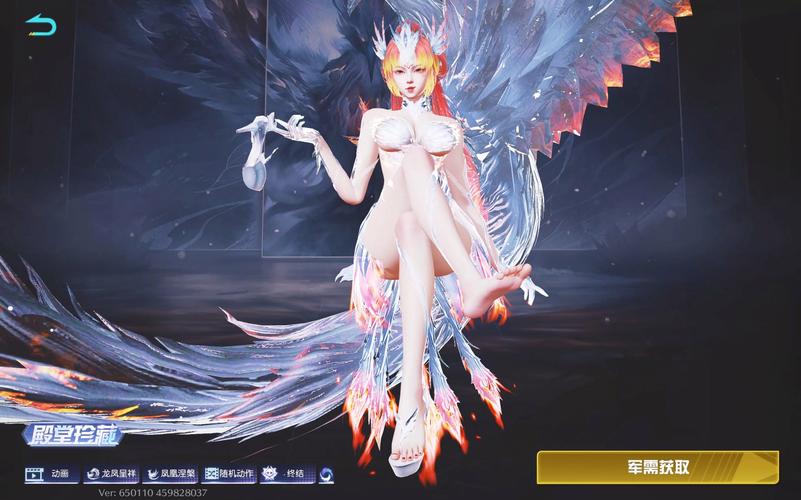Choose the 凤凰涅槃 action
The image size is (801, 500).
(x=170, y=473)
